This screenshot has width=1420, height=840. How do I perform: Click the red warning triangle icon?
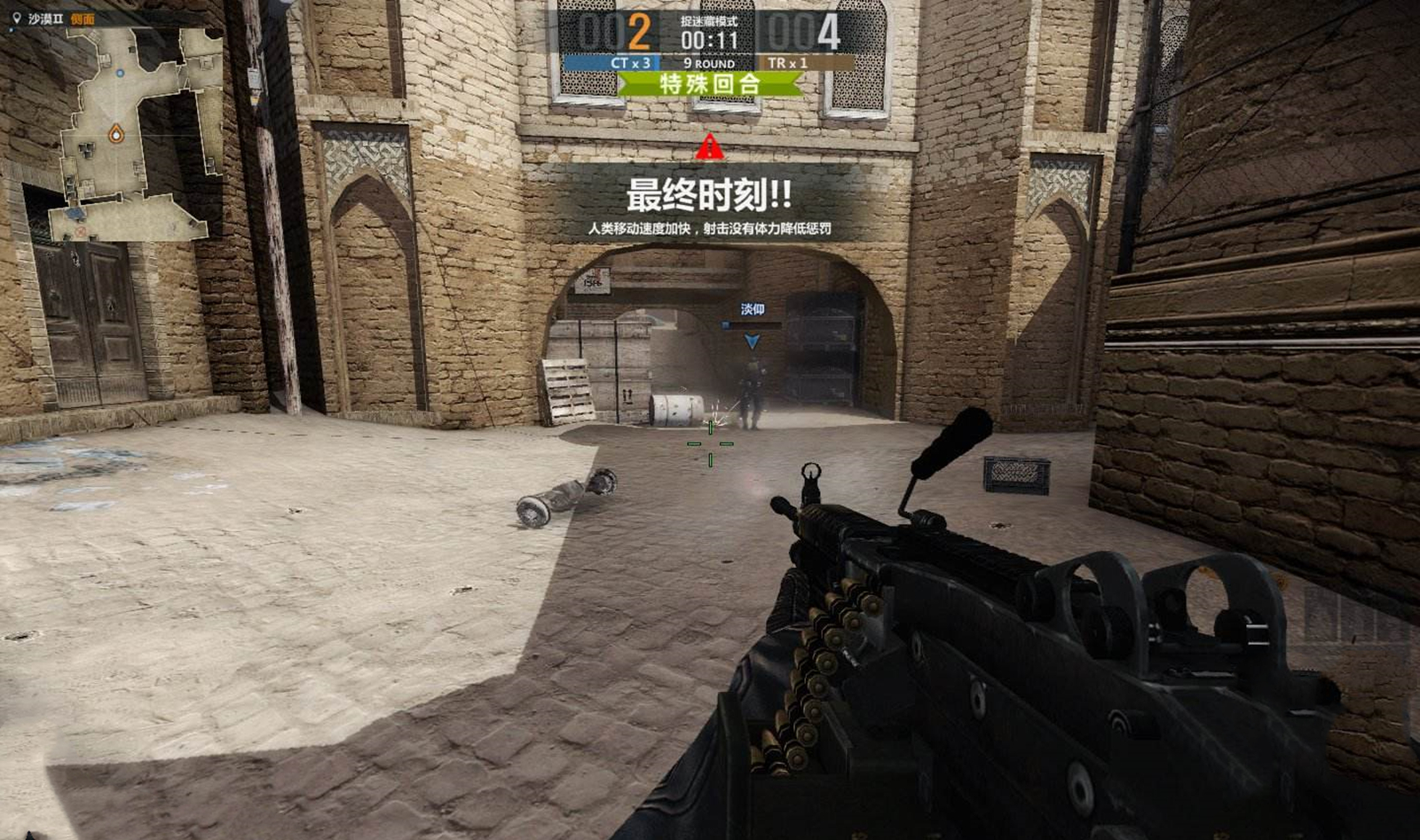[709, 147]
